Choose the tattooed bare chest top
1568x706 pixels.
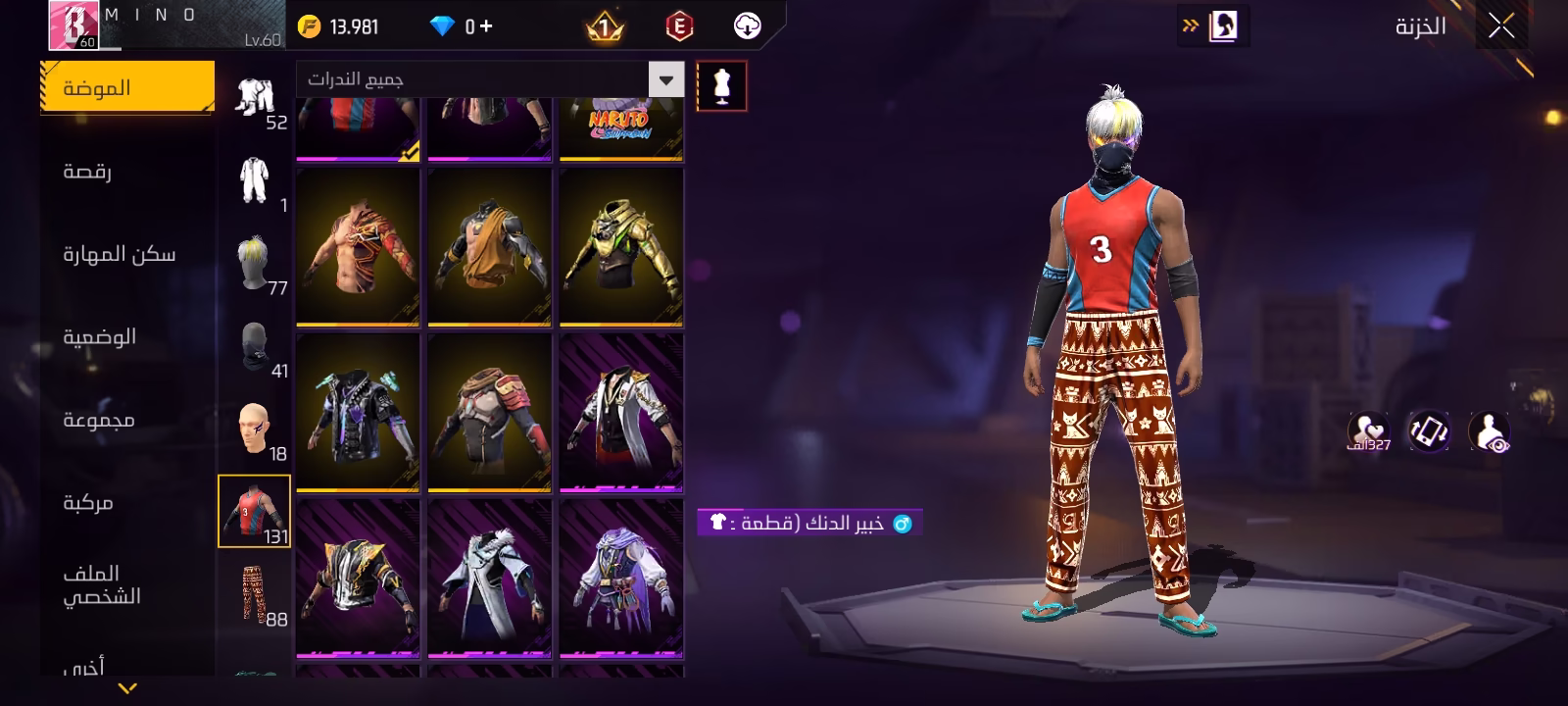(x=358, y=246)
